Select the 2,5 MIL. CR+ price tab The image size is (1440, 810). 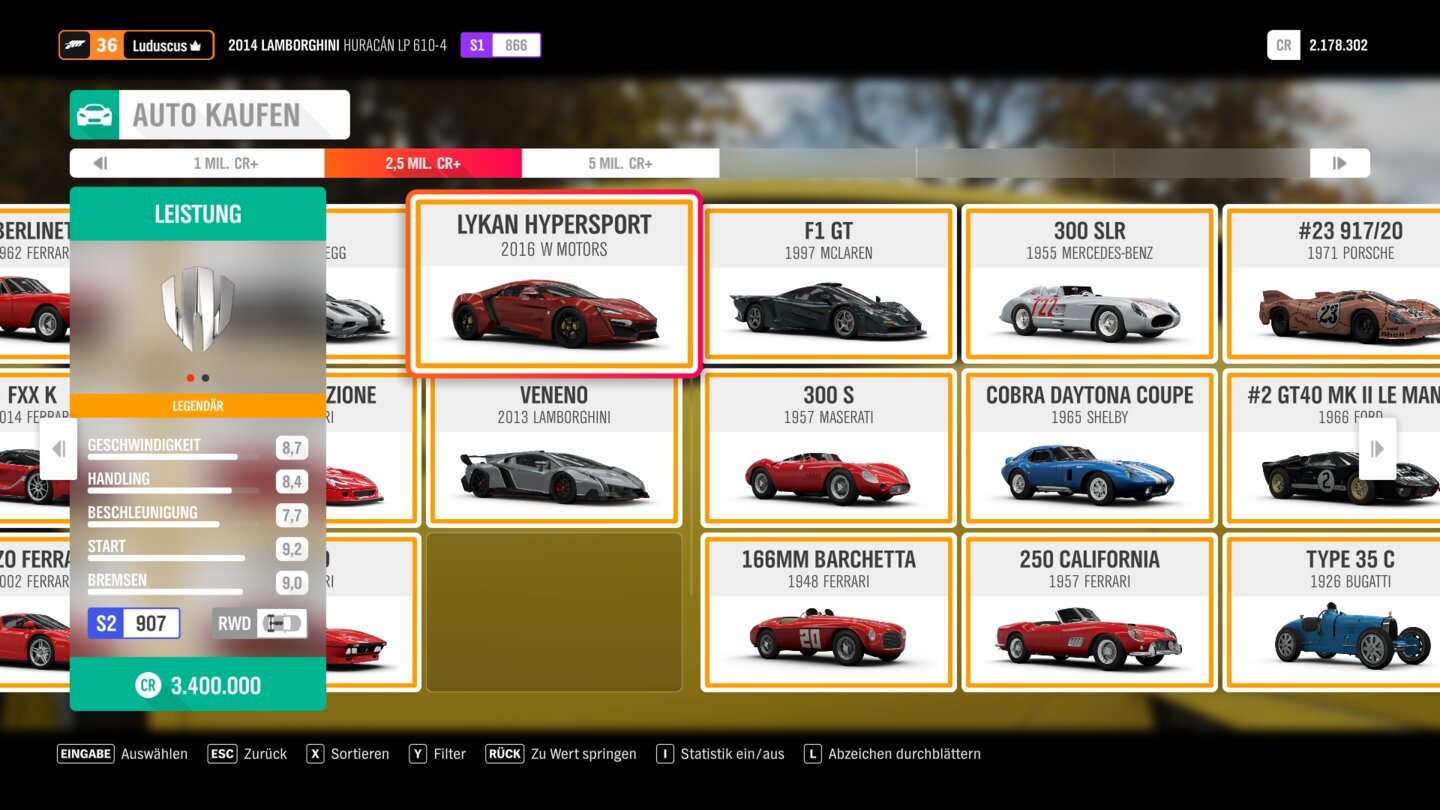(x=423, y=163)
